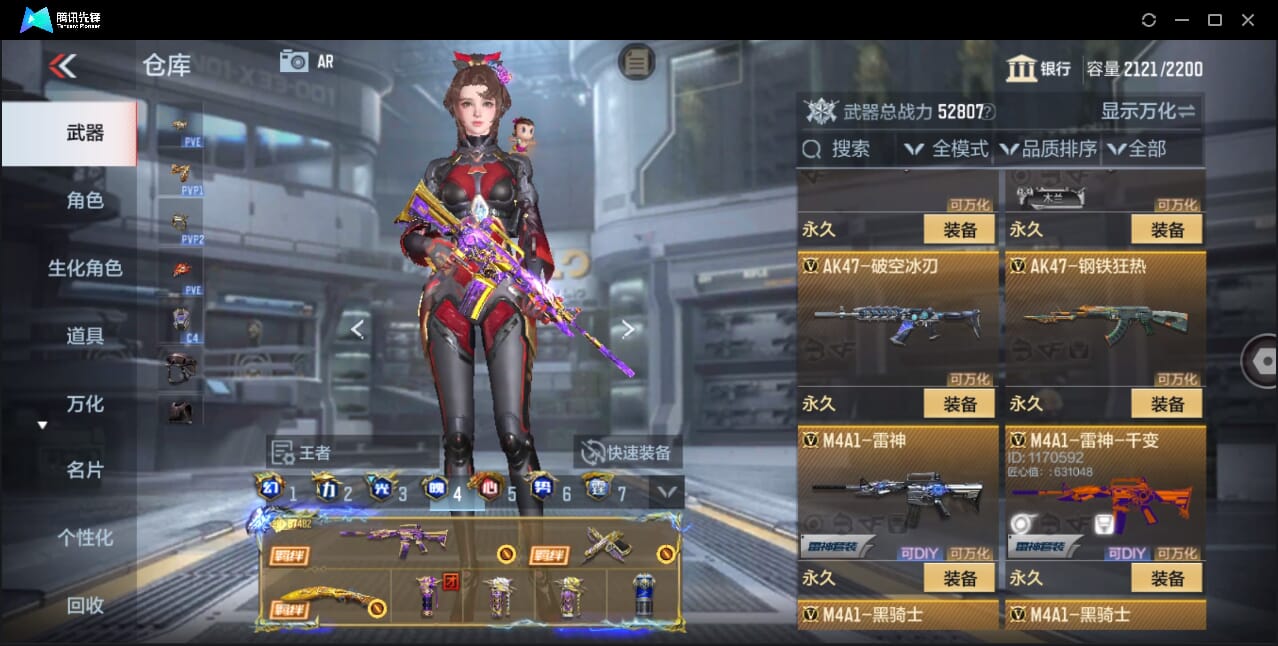Viewport: 1278px width, 646px height.
Task: Open the 品质排序 quality sort dropdown
Action: tap(1049, 149)
